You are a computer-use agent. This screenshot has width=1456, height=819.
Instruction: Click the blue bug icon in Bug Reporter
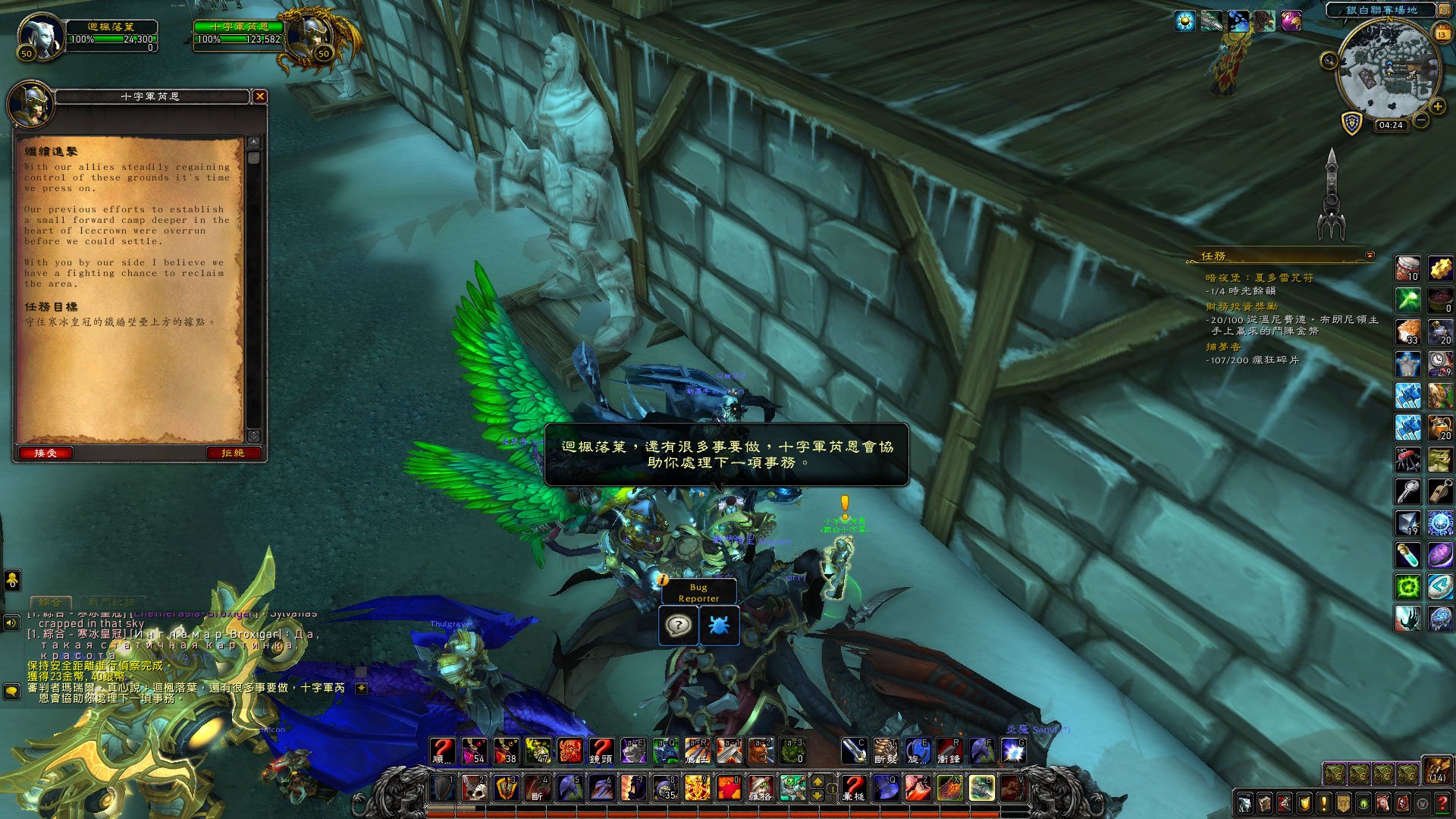pyautogui.click(x=719, y=626)
